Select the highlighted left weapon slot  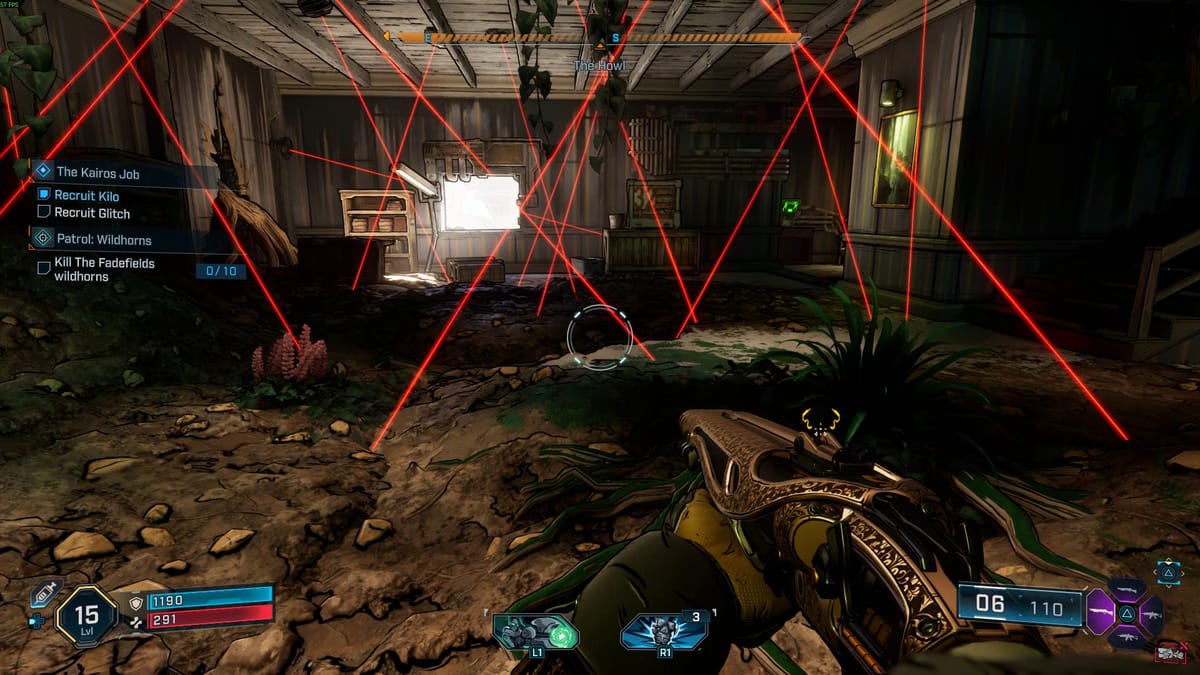(1100, 609)
